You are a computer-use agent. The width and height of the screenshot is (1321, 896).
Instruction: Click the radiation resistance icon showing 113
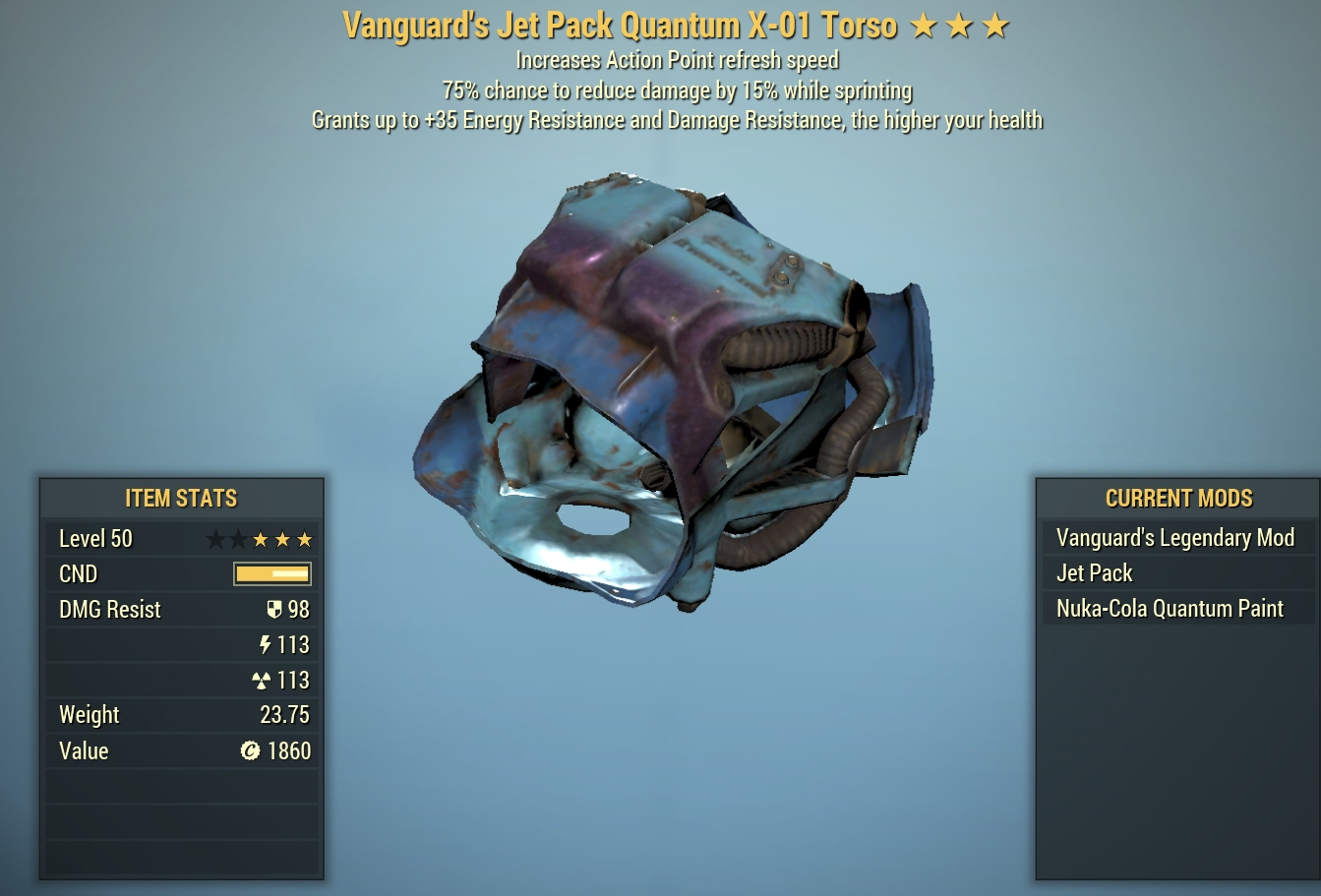[x=262, y=680]
